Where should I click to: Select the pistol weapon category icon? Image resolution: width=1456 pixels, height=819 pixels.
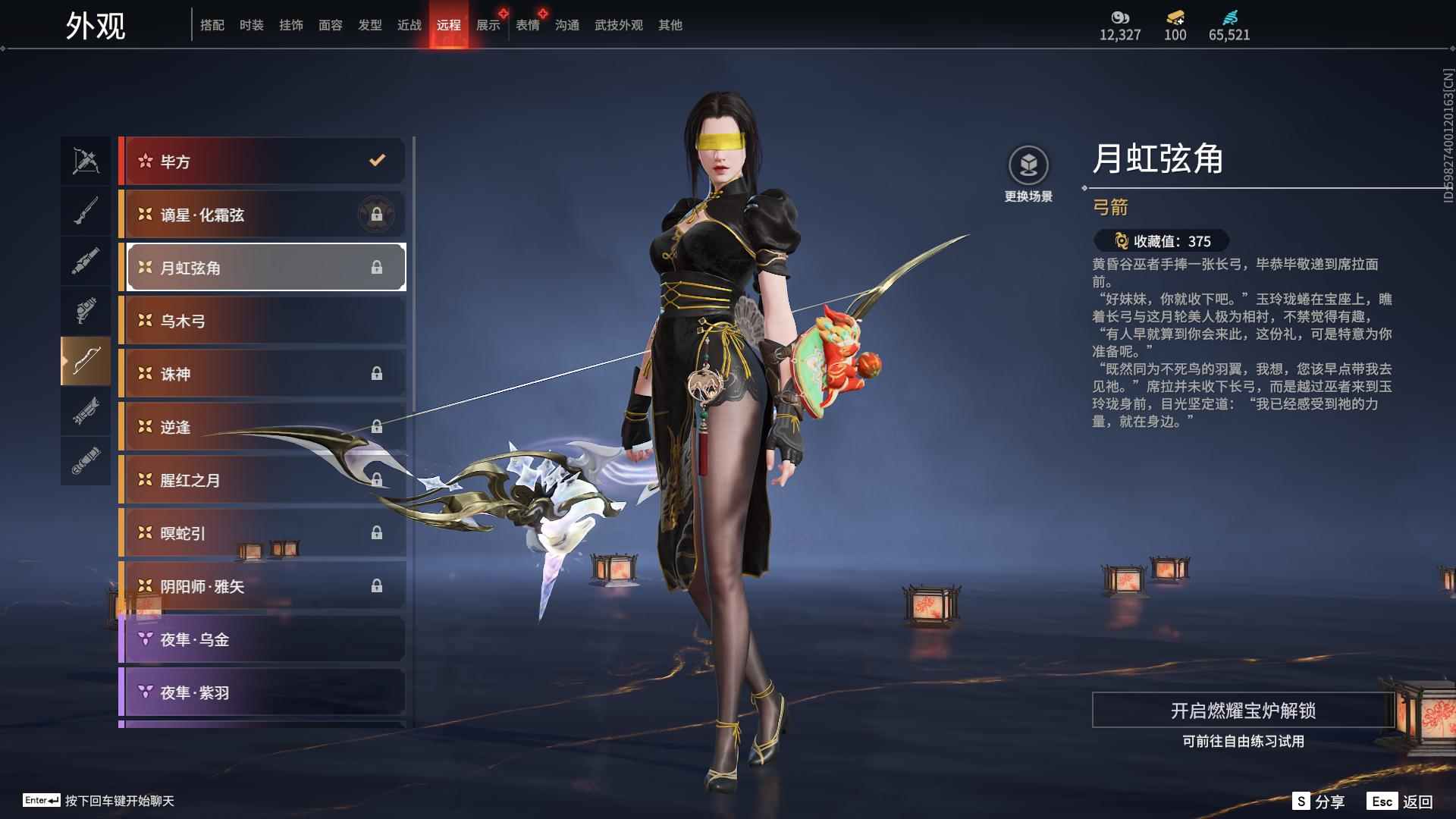click(x=86, y=310)
